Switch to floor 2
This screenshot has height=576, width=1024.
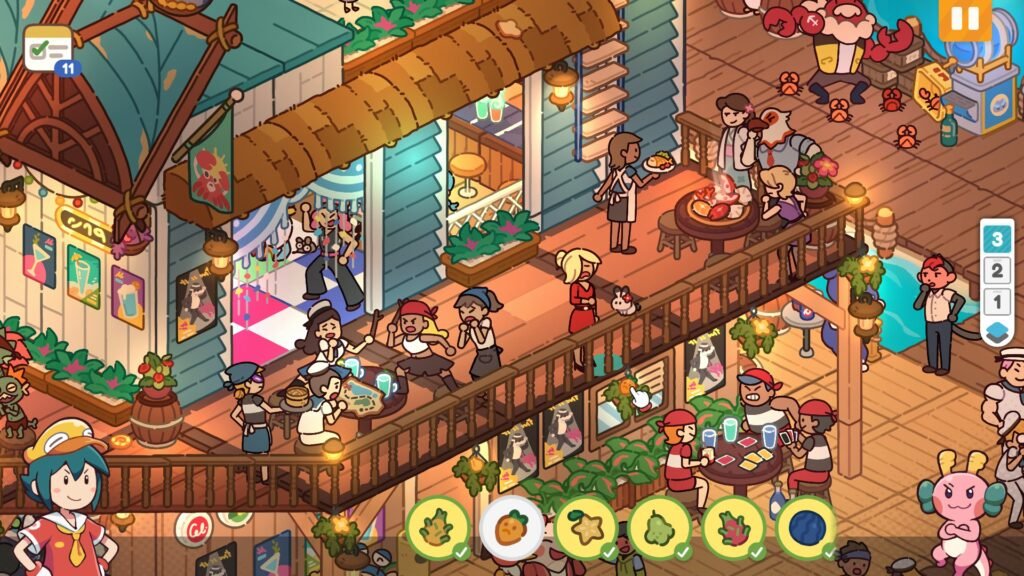[997, 270]
